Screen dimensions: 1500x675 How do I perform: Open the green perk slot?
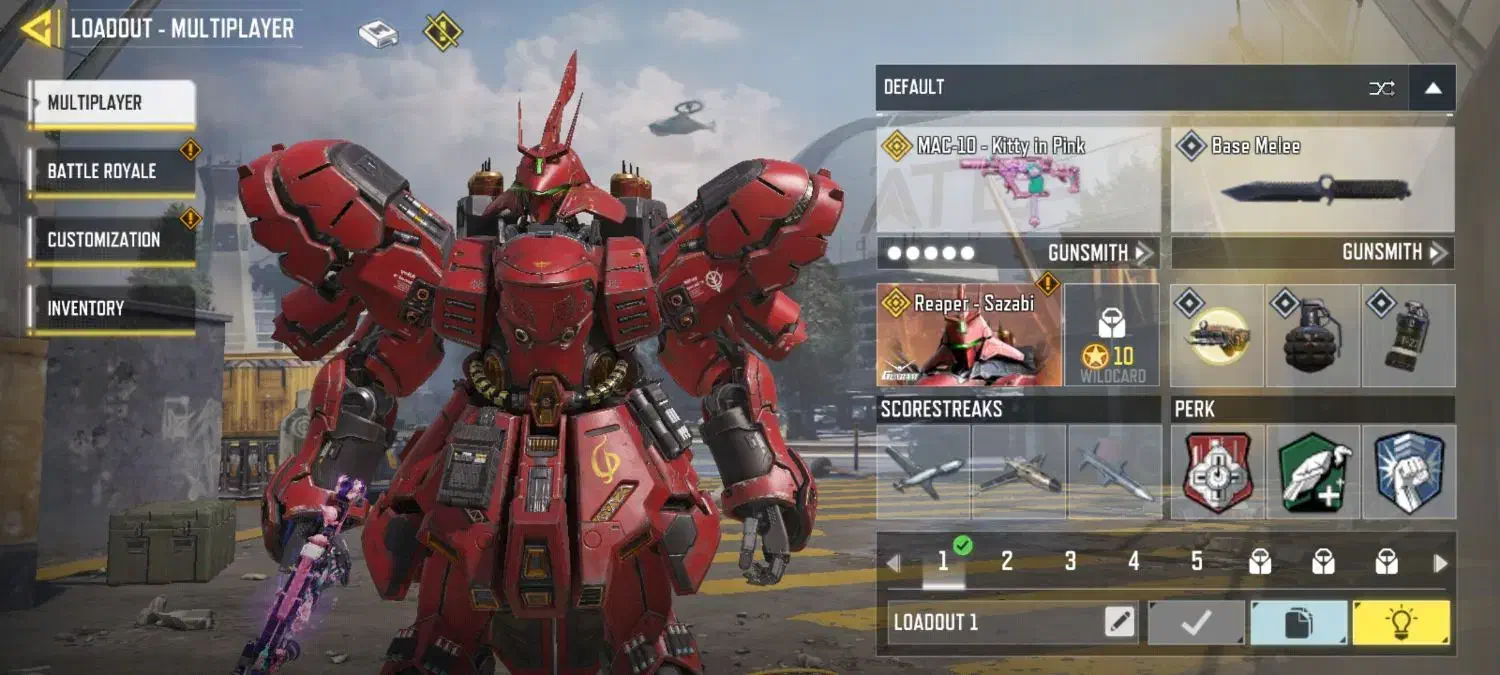tap(1313, 472)
